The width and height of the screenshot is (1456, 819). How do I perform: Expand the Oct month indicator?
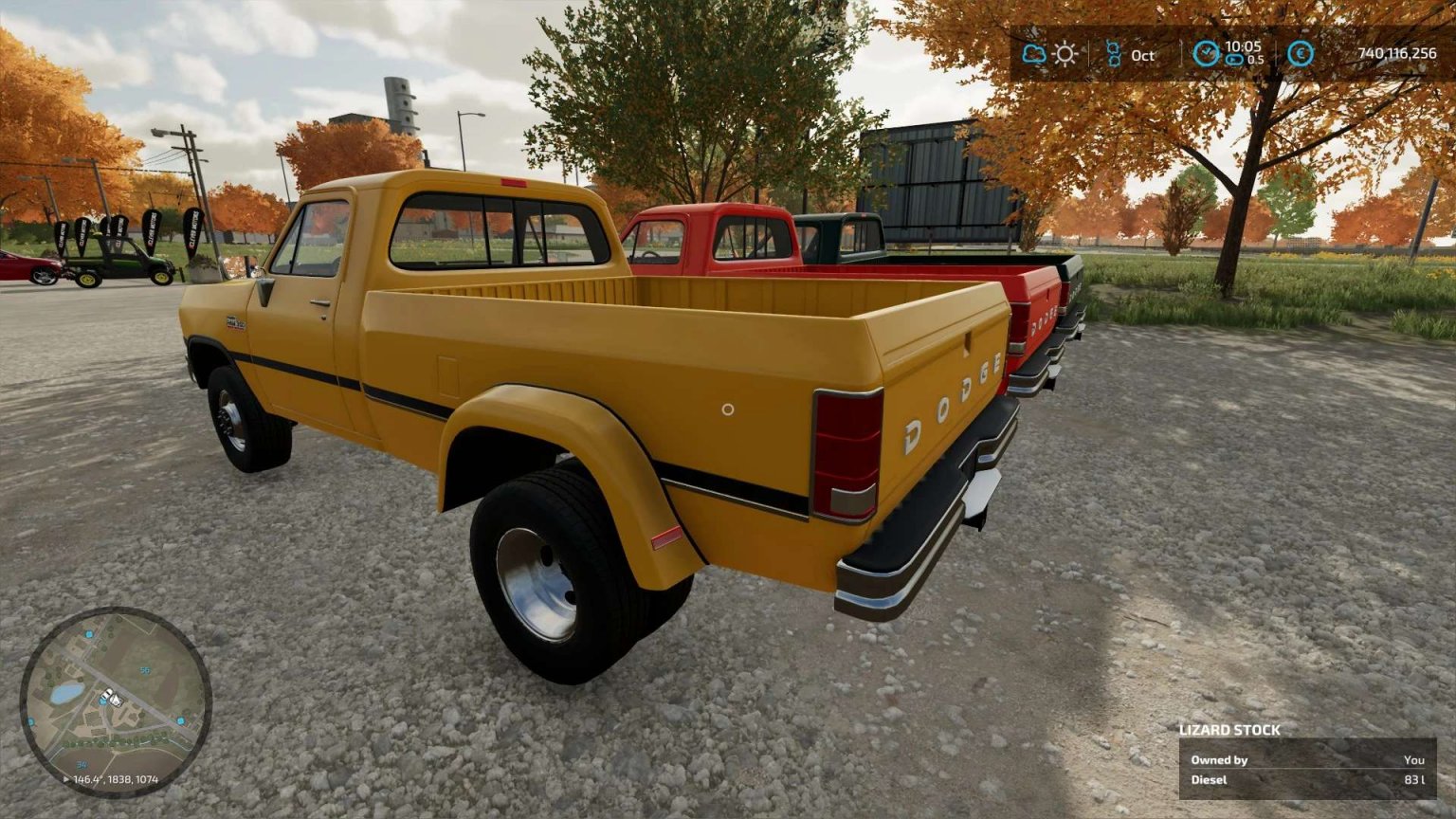click(x=1128, y=54)
